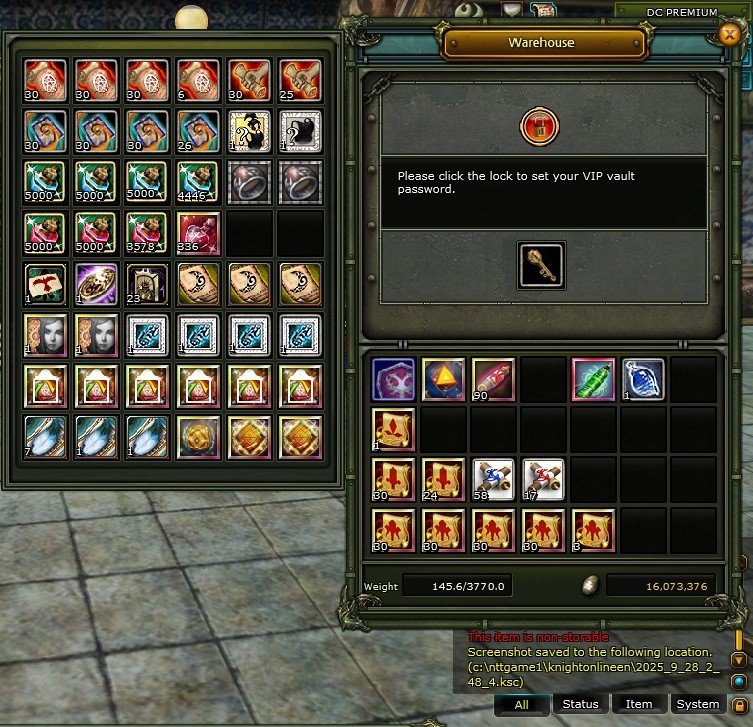Switch chat to the Status tab
The width and height of the screenshot is (753, 727).
pos(580,704)
